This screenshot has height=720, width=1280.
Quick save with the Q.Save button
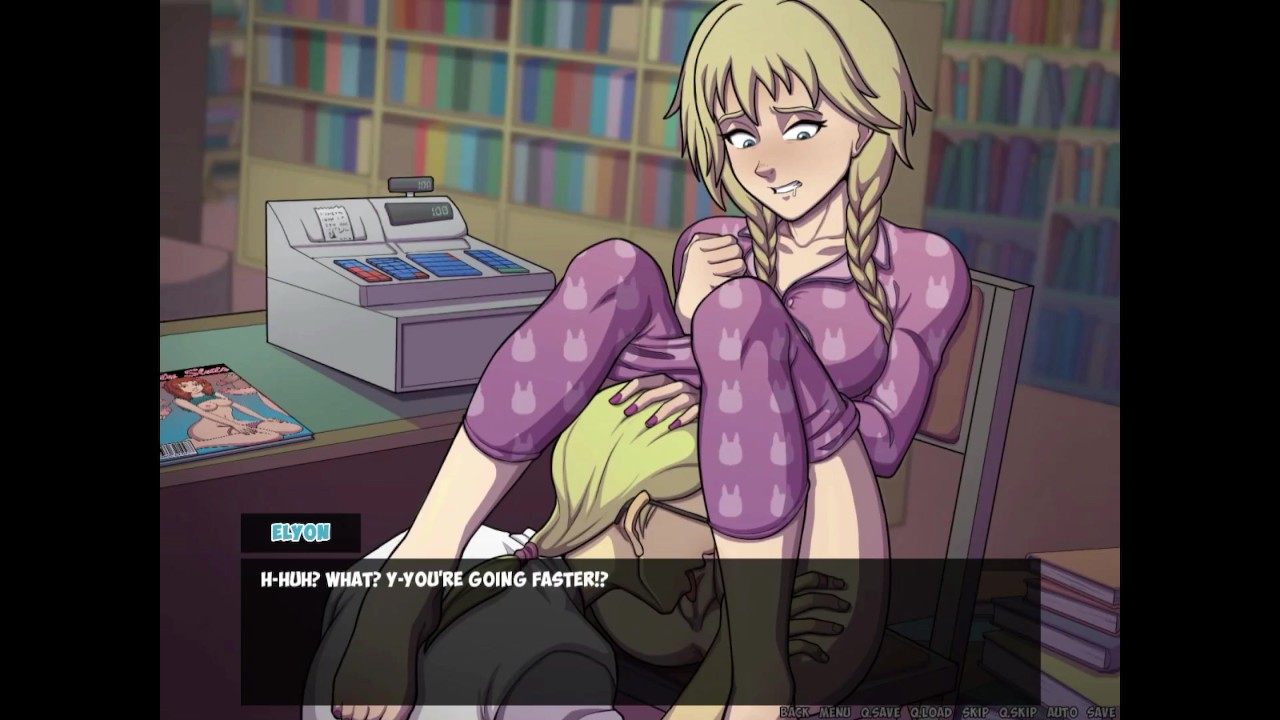pyautogui.click(x=880, y=712)
